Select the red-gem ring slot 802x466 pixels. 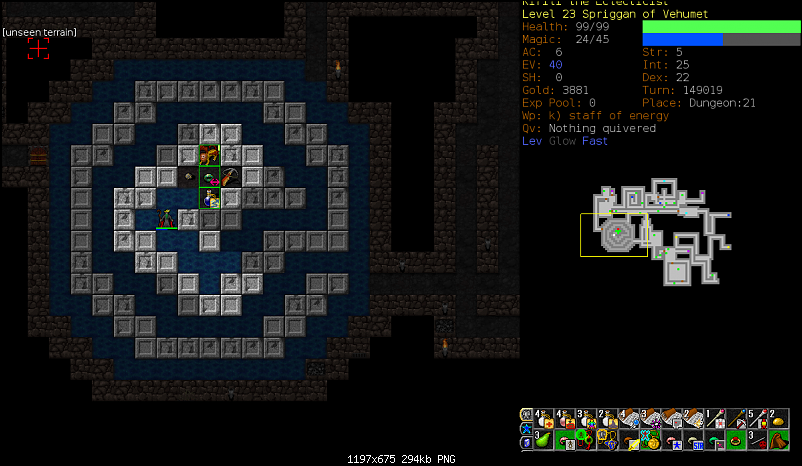pyautogui.click(x=737, y=438)
